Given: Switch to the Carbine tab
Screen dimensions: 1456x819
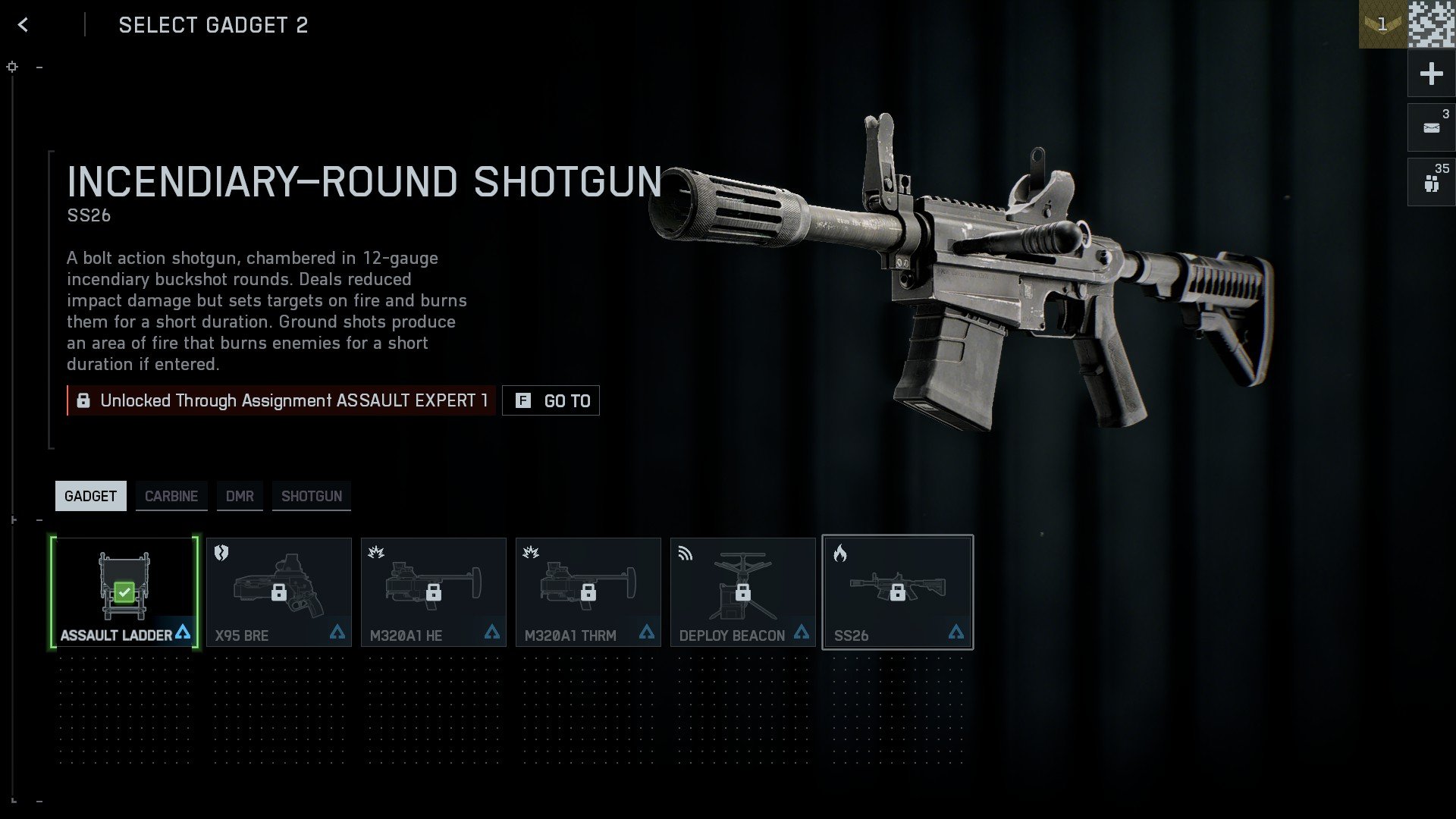Looking at the screenshot, I should [x=171, y=495].
